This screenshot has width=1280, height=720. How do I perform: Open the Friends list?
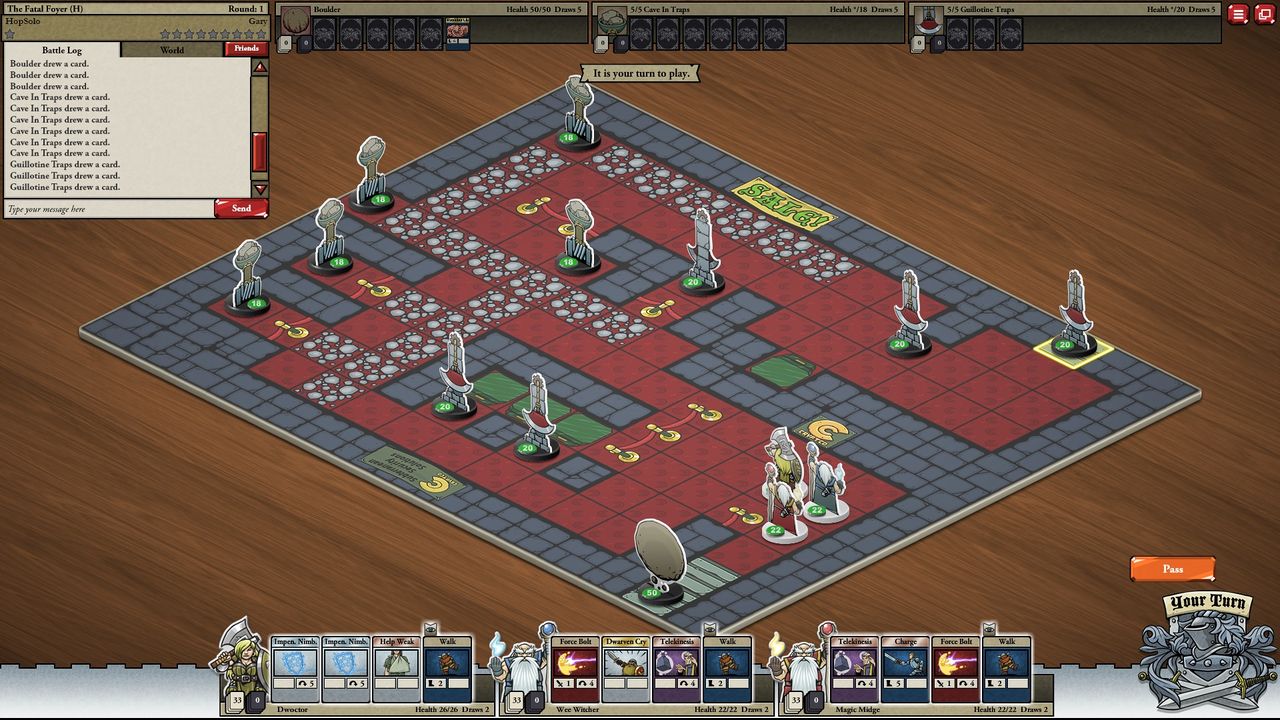click(246, 48)
